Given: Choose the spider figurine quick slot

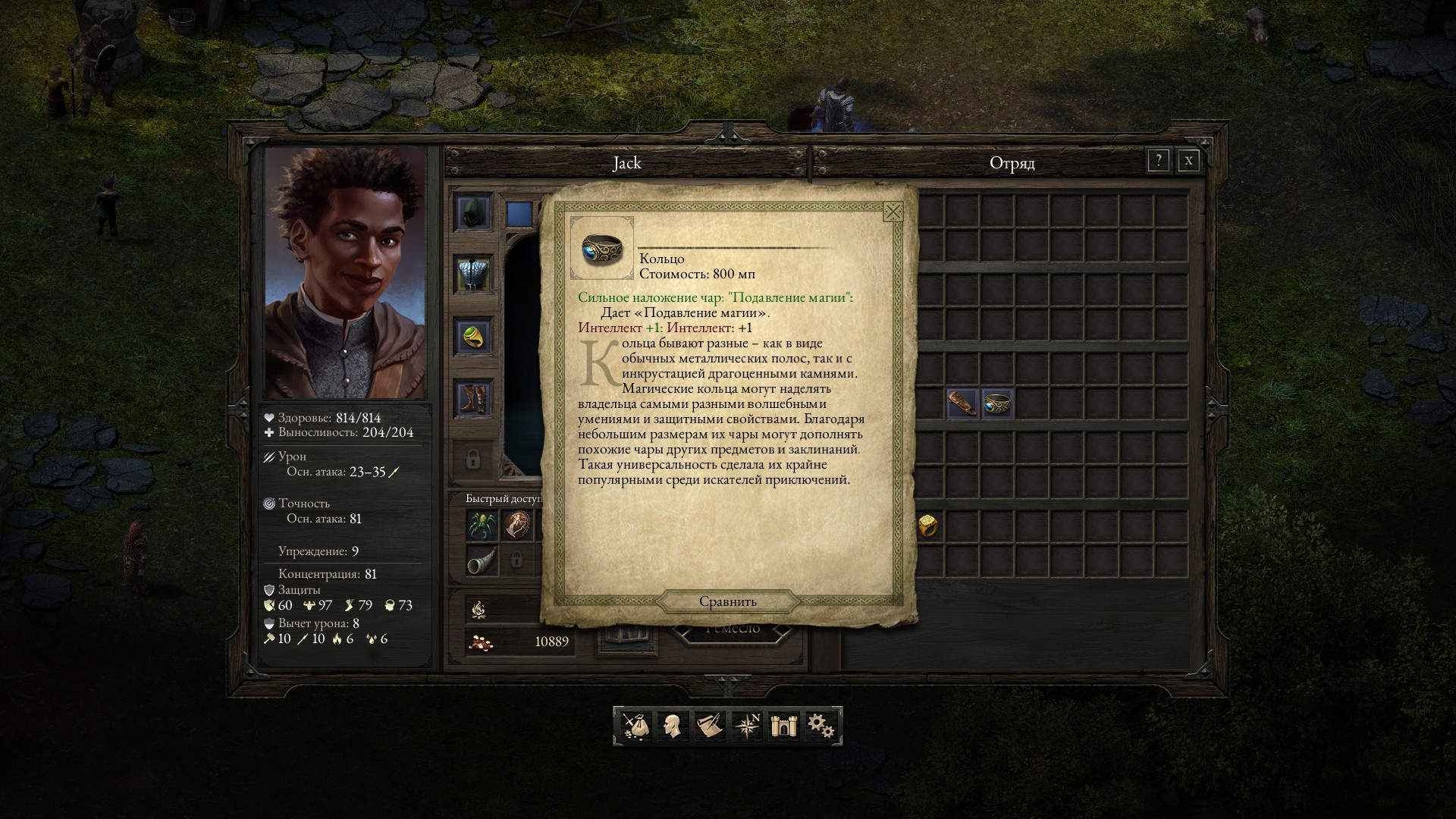Looking at the screenshot, I should (x=482, y=525).
